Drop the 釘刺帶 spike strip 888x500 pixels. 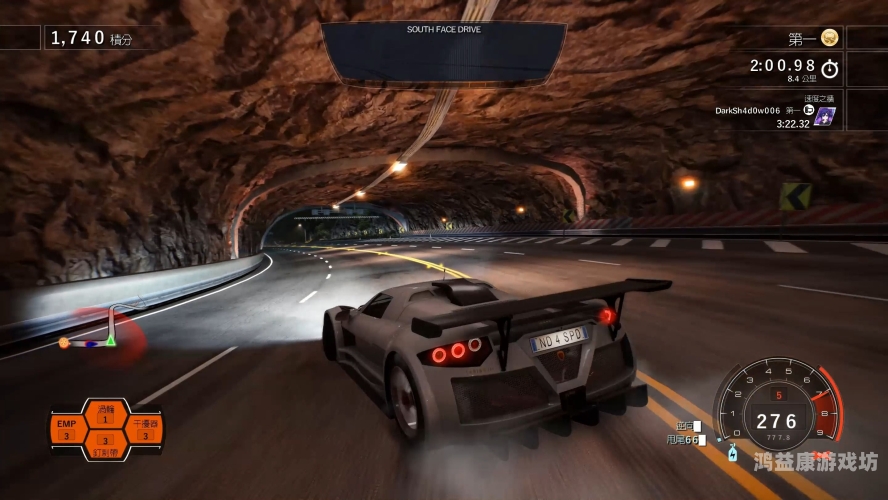coord(104,445)
